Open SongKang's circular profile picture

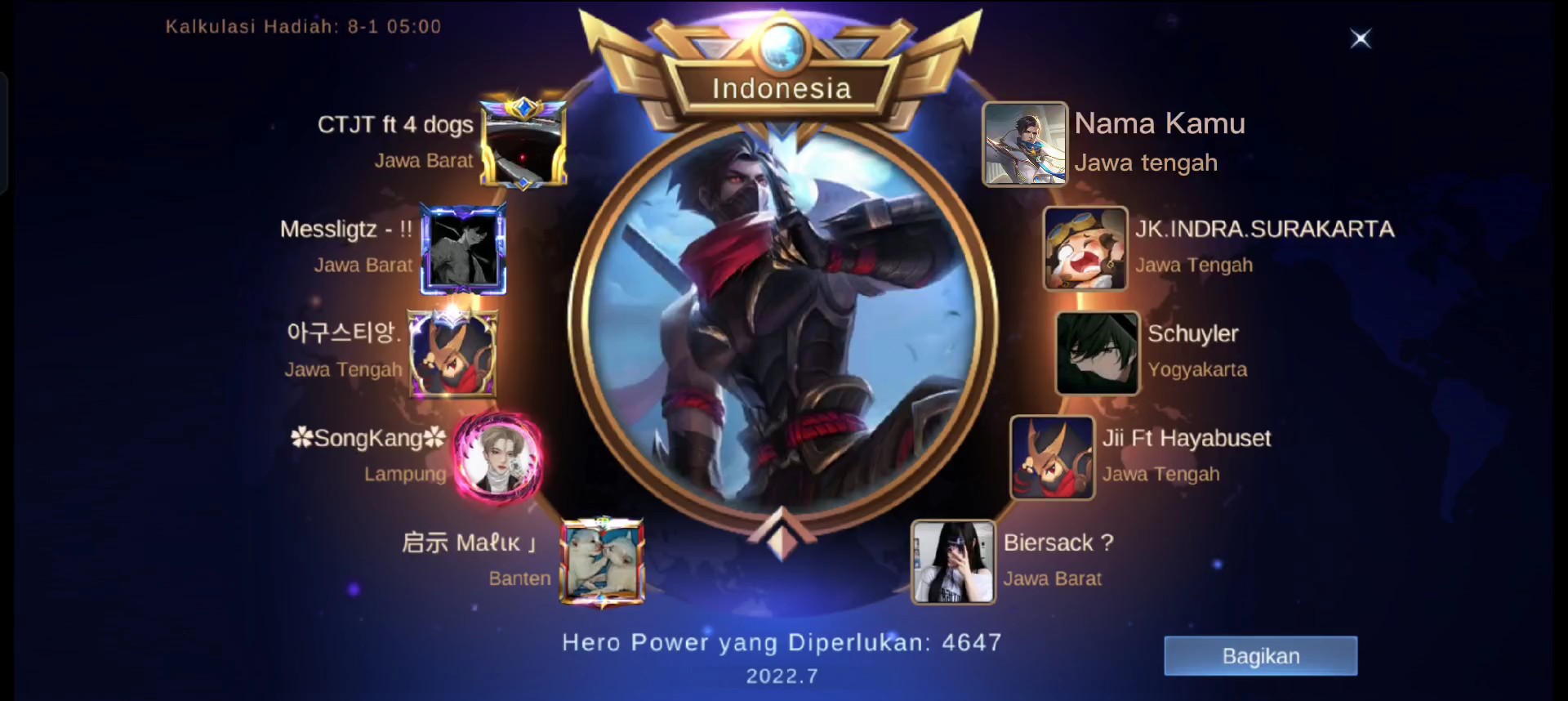pyautogui.click(x=497, y=458)
